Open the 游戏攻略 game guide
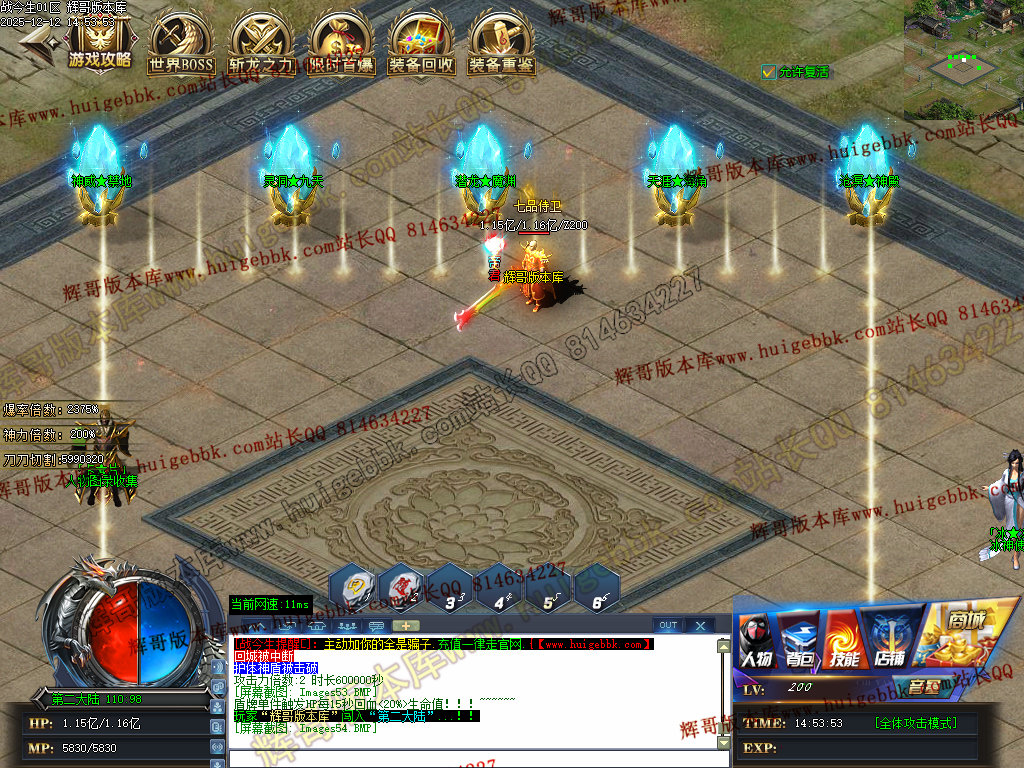The height and width of the screenshot is (768, 1024). point(99,43)
